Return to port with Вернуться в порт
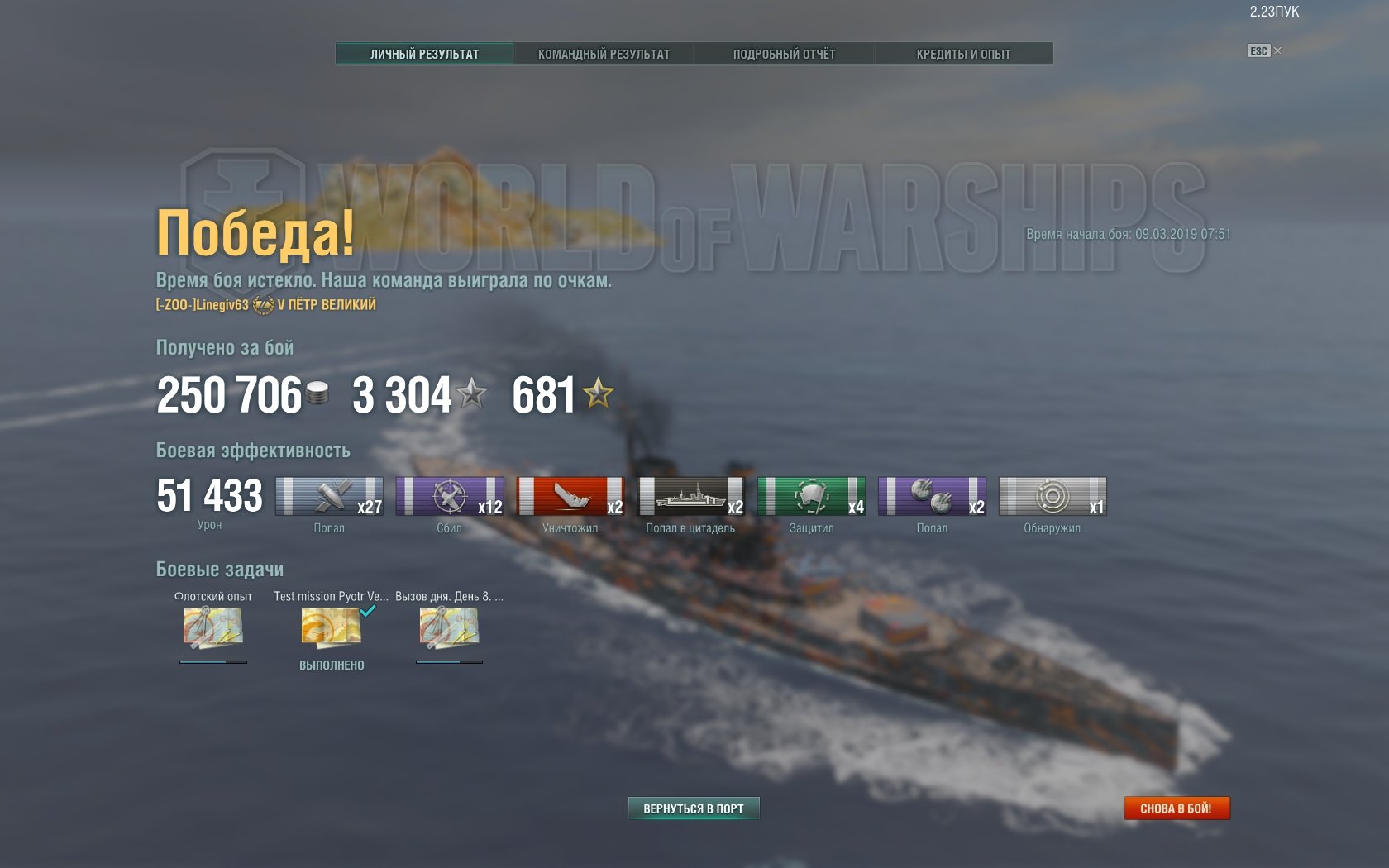Screen dimensions: 1389x868 click(693, 808)
